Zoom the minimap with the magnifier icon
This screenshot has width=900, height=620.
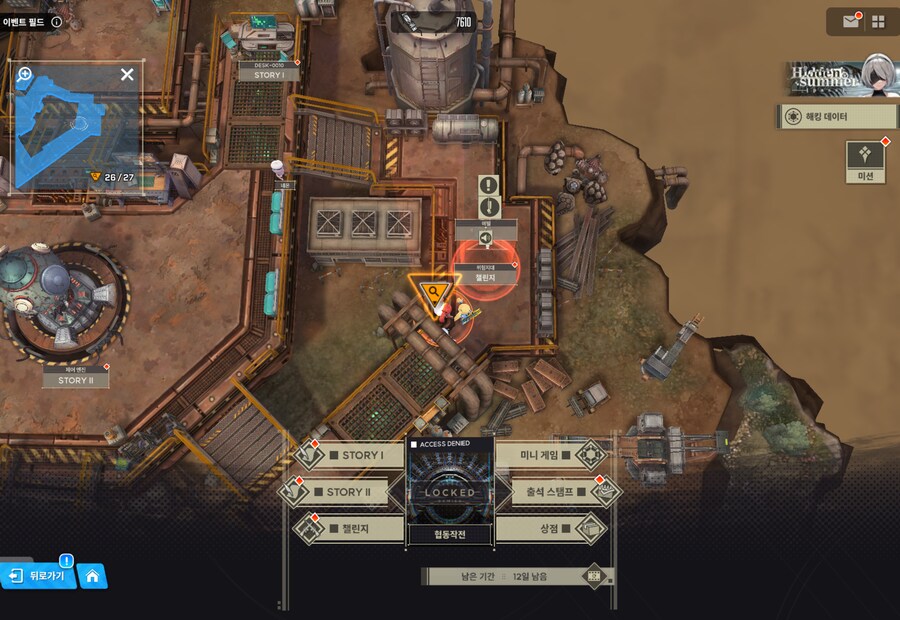point(25,74)
